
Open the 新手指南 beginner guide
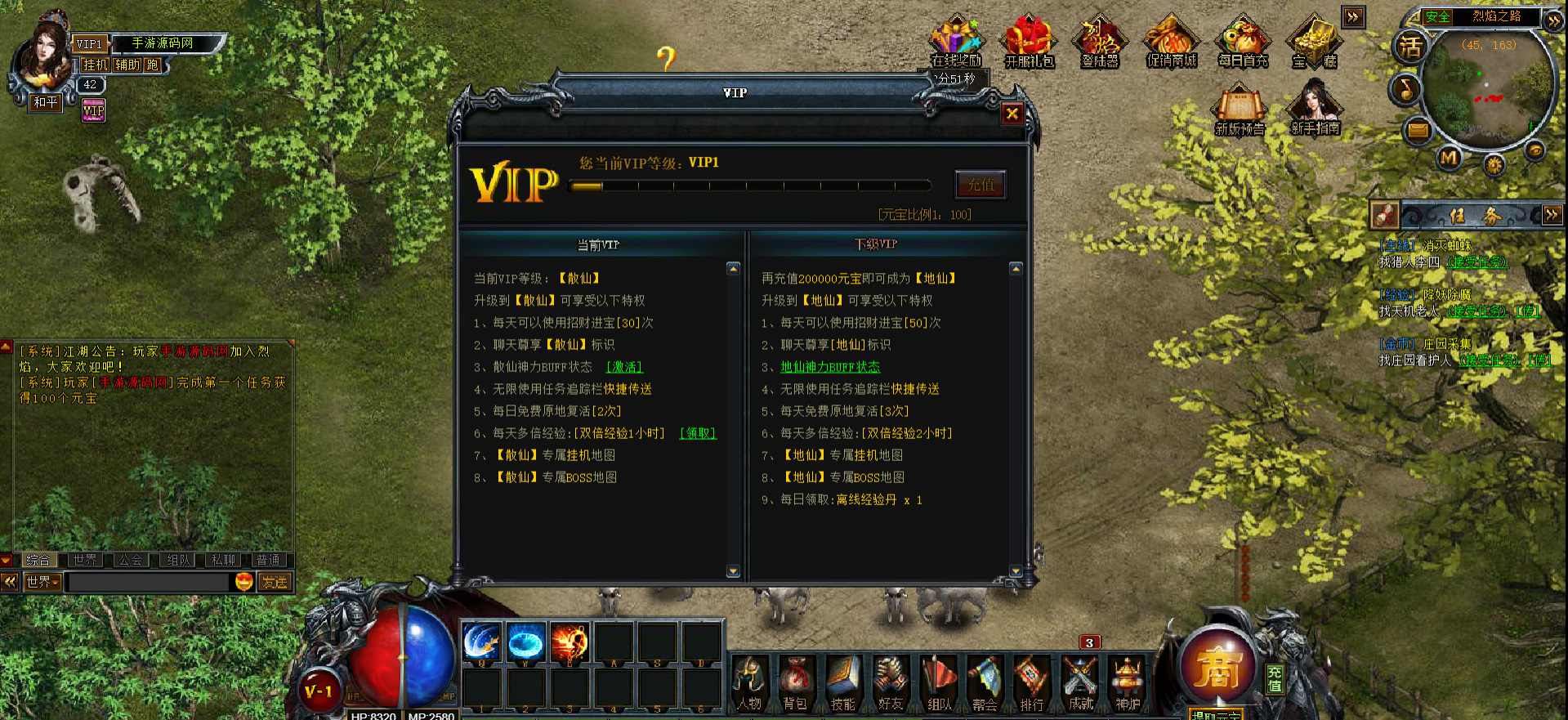point(1315,108)
